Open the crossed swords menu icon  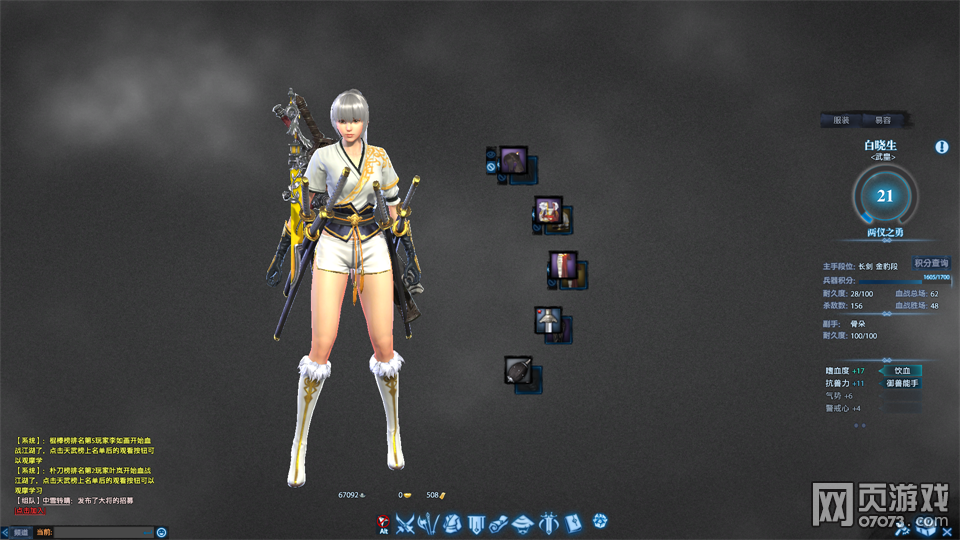pyautogui.click(x=405, y=522)
